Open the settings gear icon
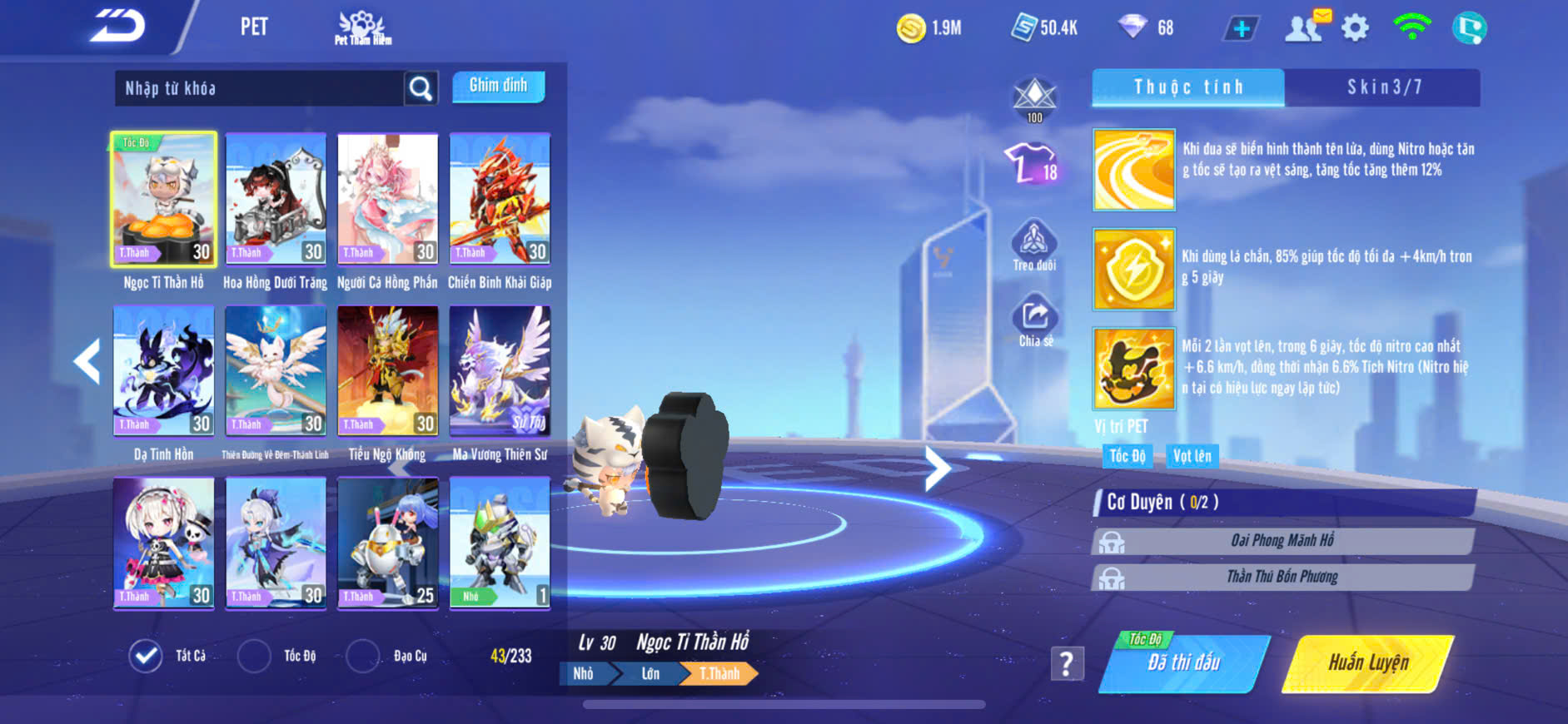This screenshot has width=1568, height=724. (1355, 28)
